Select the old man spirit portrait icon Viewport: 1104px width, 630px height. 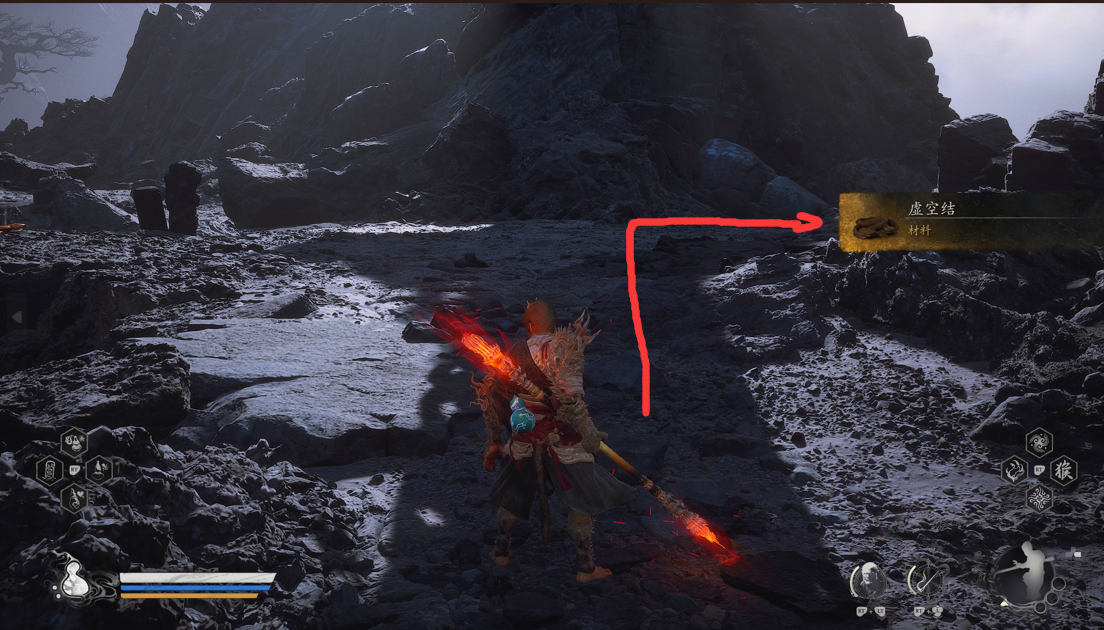click(x=867, y=580)
